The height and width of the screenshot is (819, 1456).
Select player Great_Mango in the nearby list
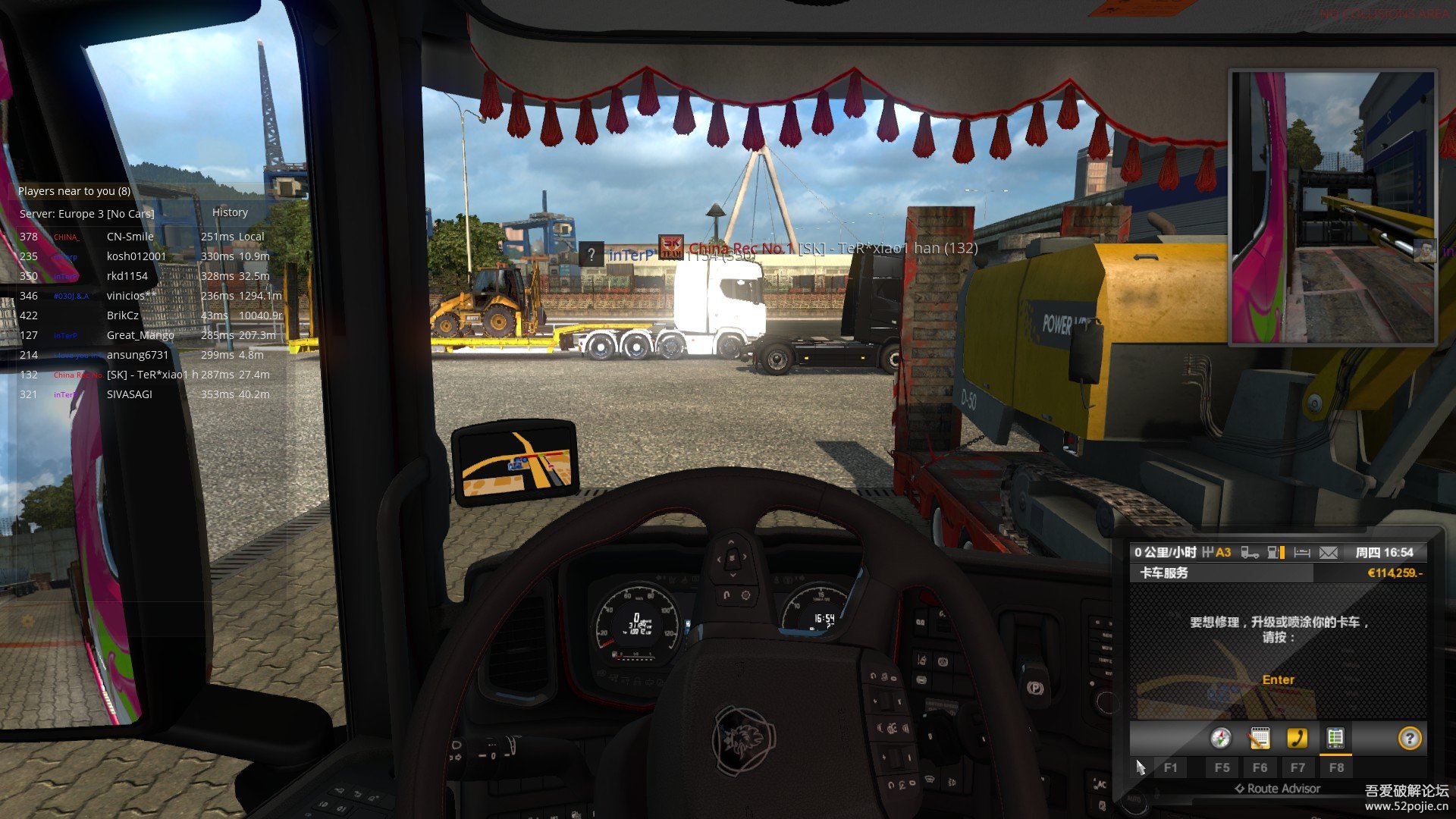pyautogui.click(x=140, y=335)
